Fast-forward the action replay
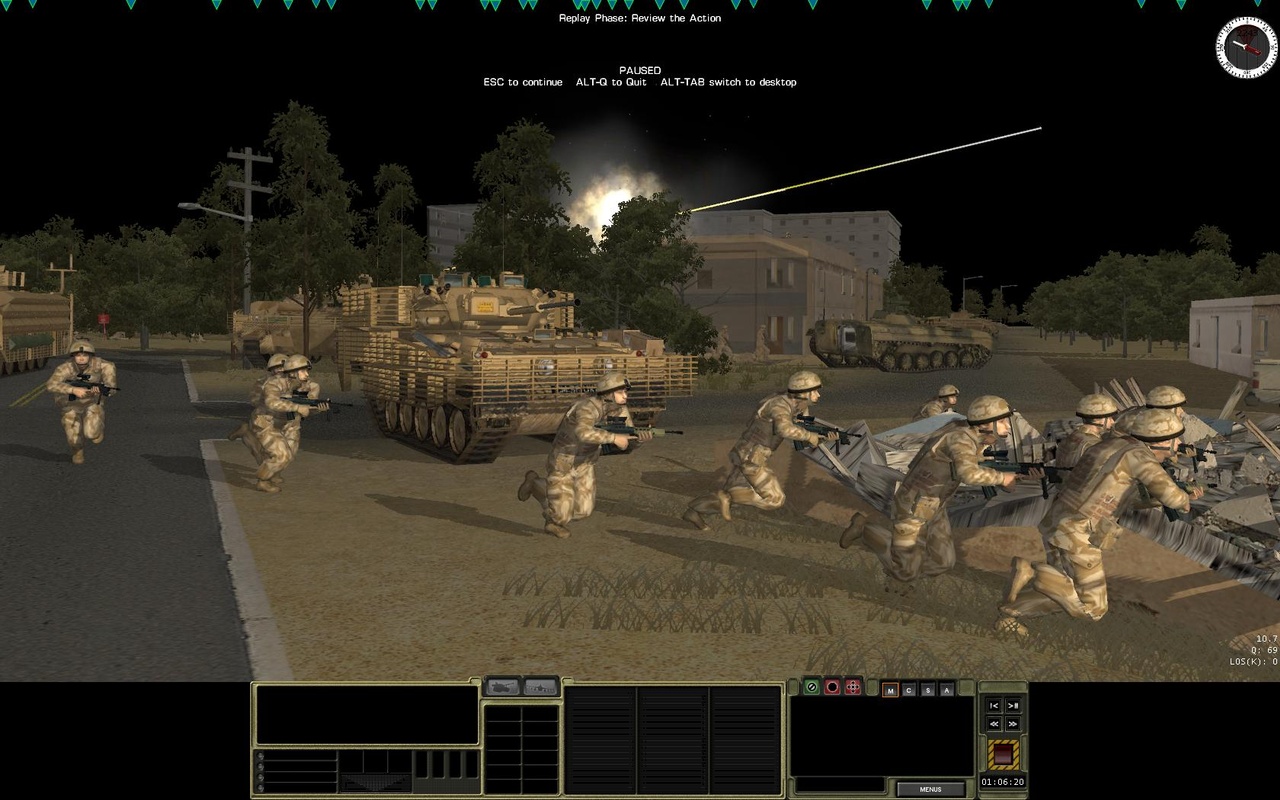The height and width of the screenshot is (800, 1280). (1013, 724)
